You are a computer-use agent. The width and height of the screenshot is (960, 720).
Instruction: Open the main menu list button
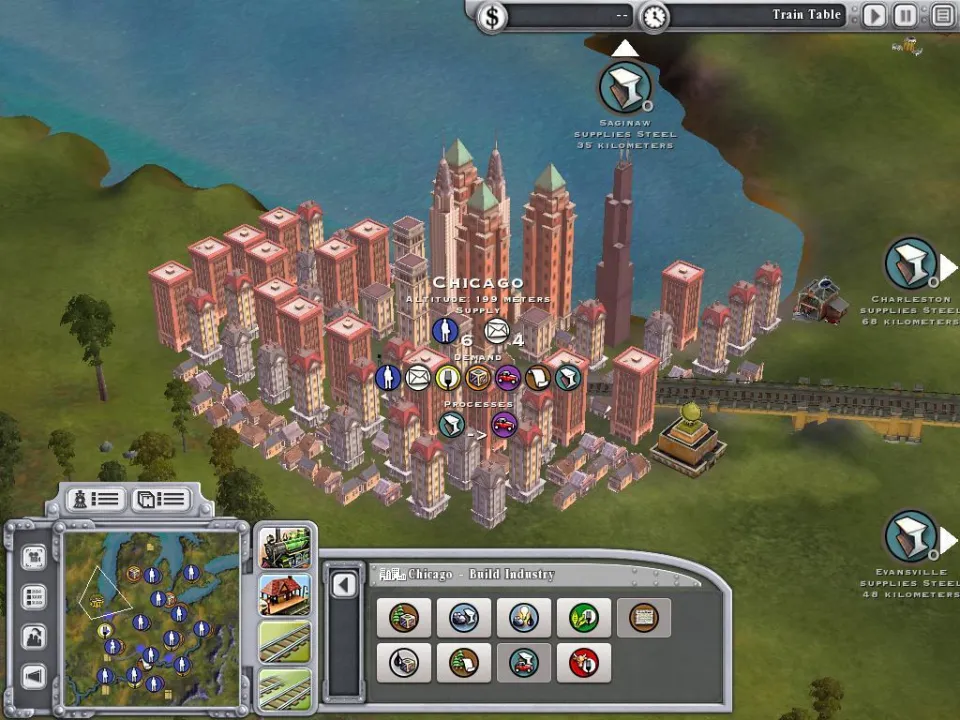[943, 16]
